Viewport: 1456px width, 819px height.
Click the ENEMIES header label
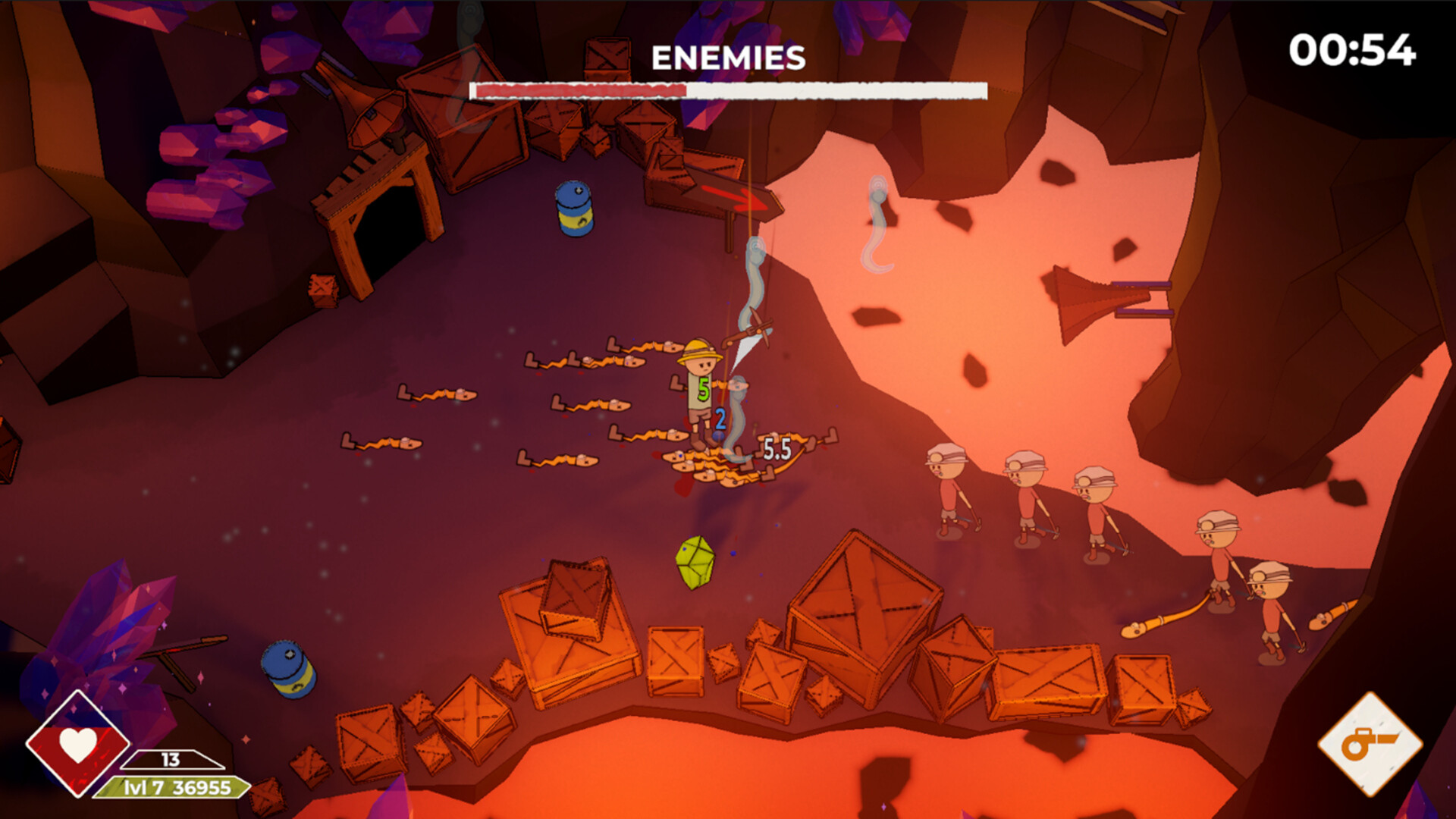726,55
